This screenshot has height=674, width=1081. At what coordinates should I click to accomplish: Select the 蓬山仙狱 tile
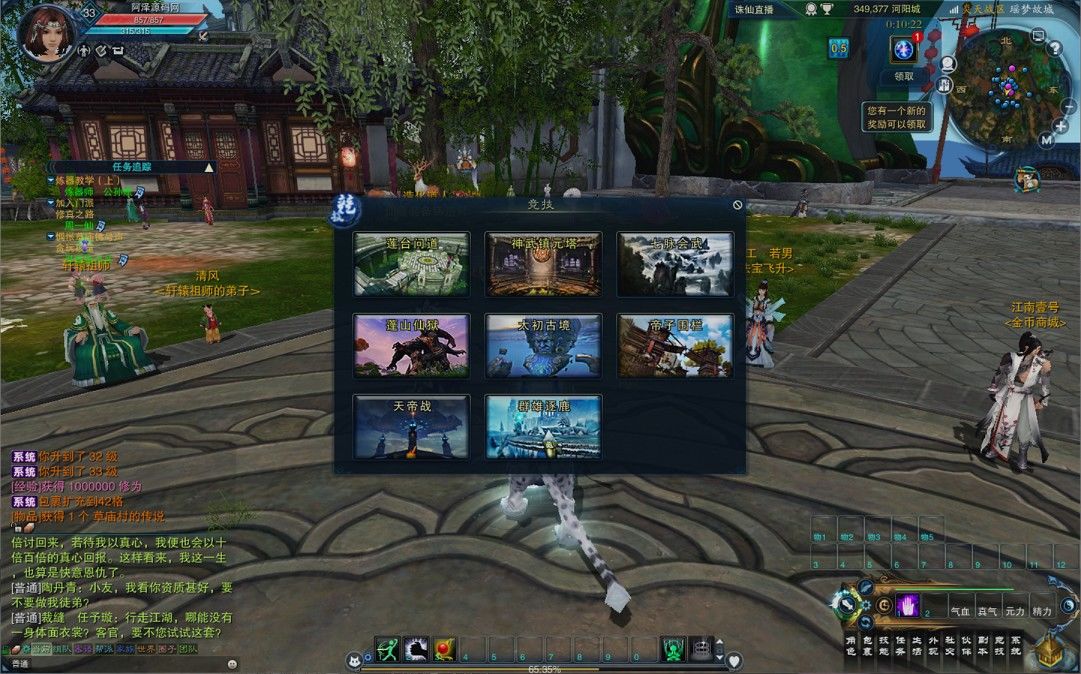pyautogui.click(x=411, y=346)
